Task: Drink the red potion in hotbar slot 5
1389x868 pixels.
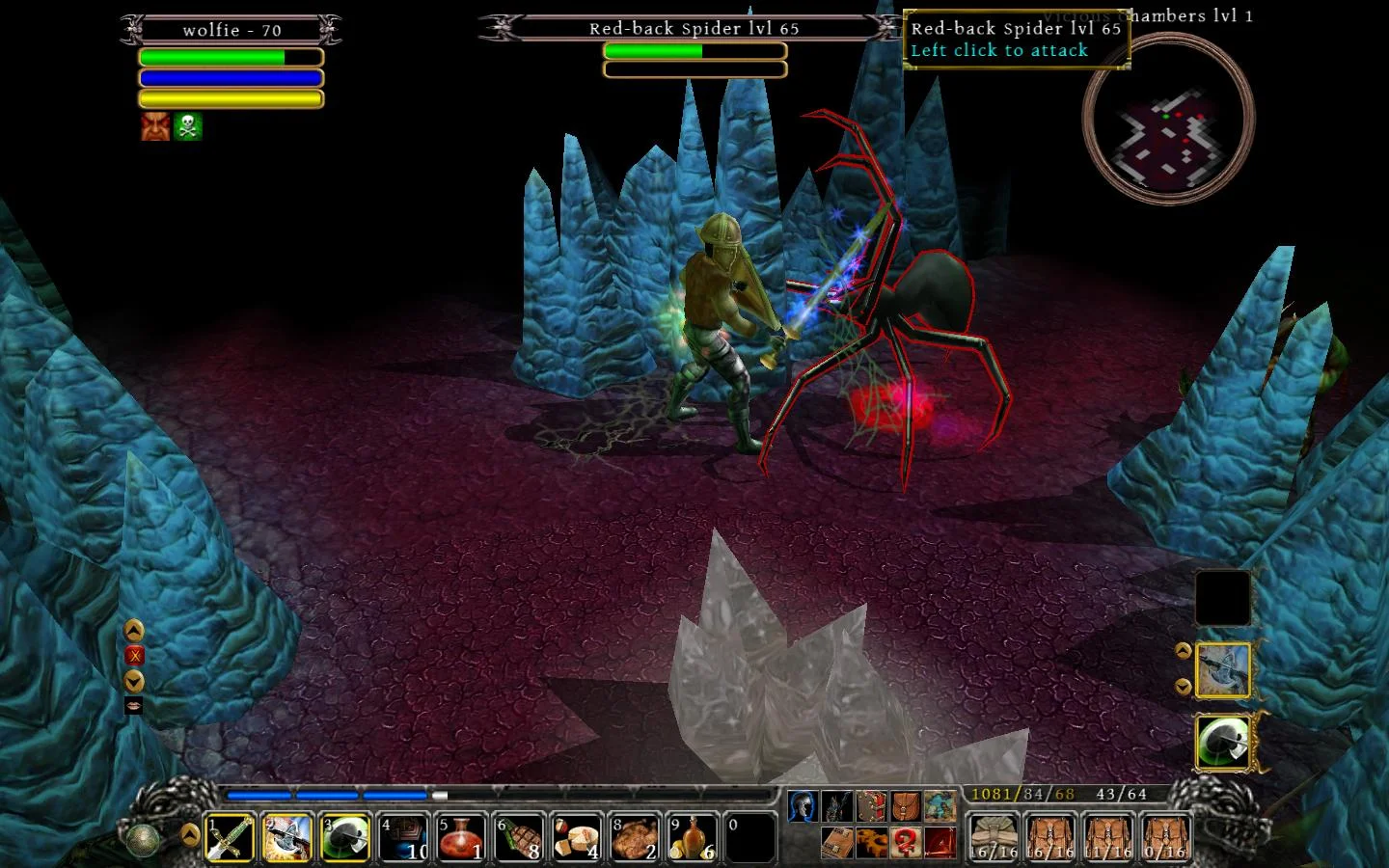Action: coord(460,838)
